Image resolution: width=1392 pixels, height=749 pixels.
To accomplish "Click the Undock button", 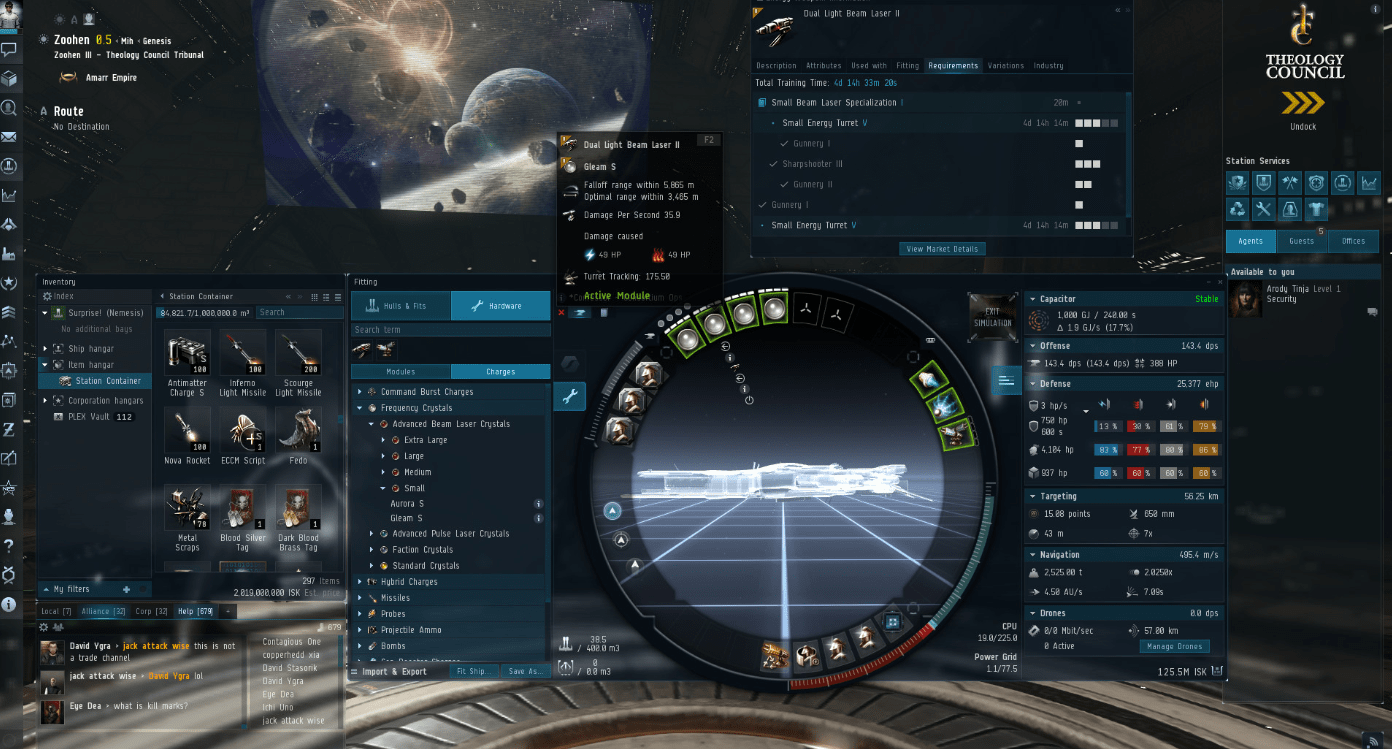I will 1303,104.
